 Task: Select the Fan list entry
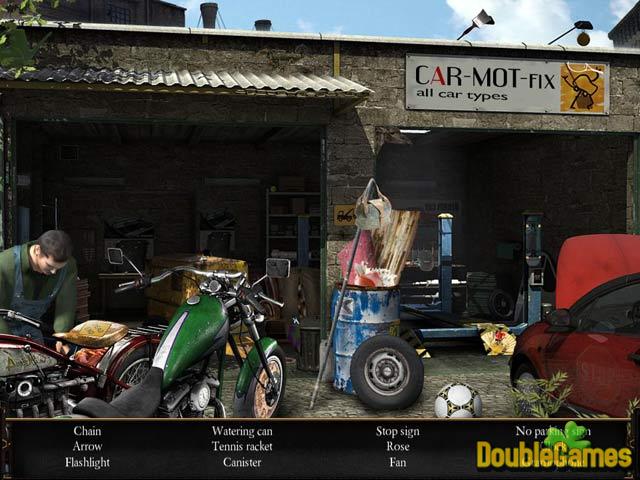tap(398, 463)
